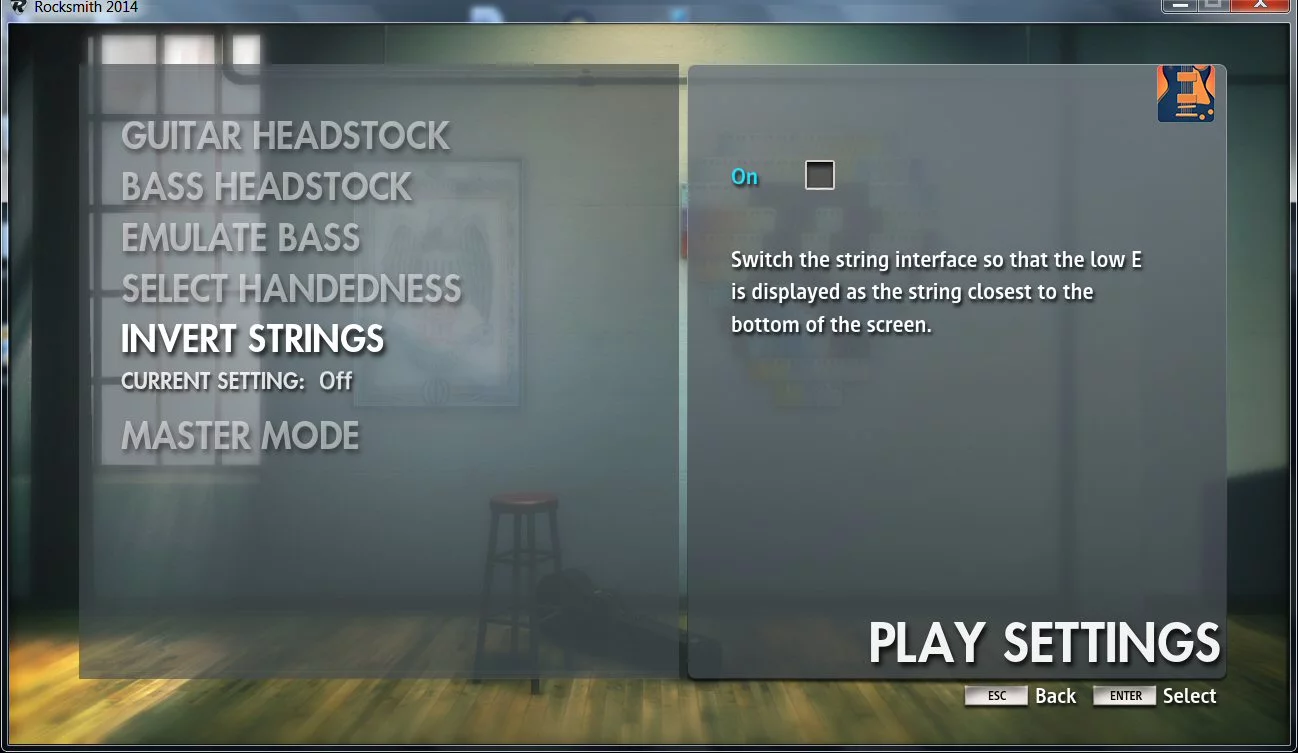Click the ESC key icon next to Back
This screenshot has width=1298, height=753.
pyautogui.click(x=996, y=695)
